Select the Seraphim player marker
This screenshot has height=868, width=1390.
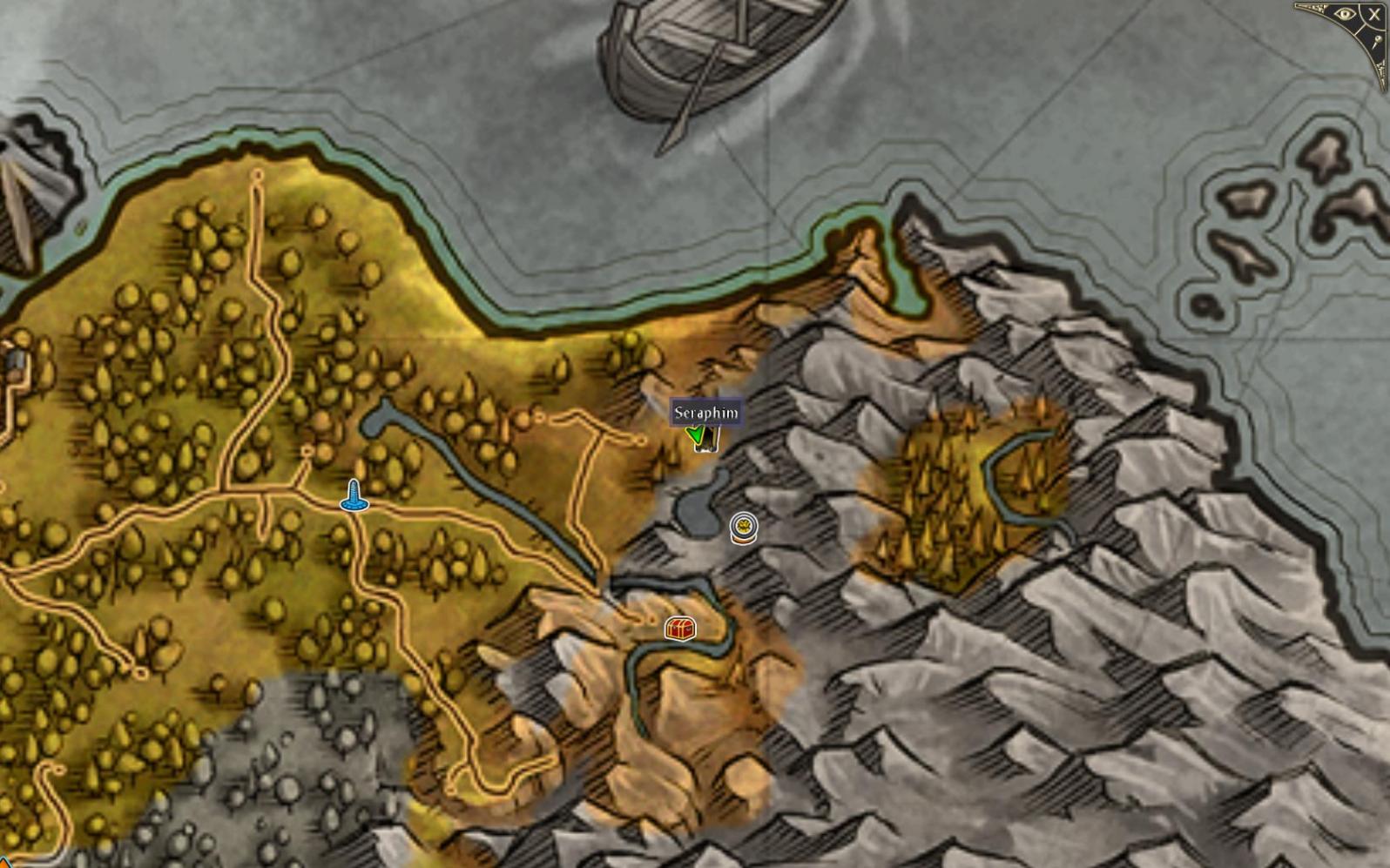(x=702, y=436)
